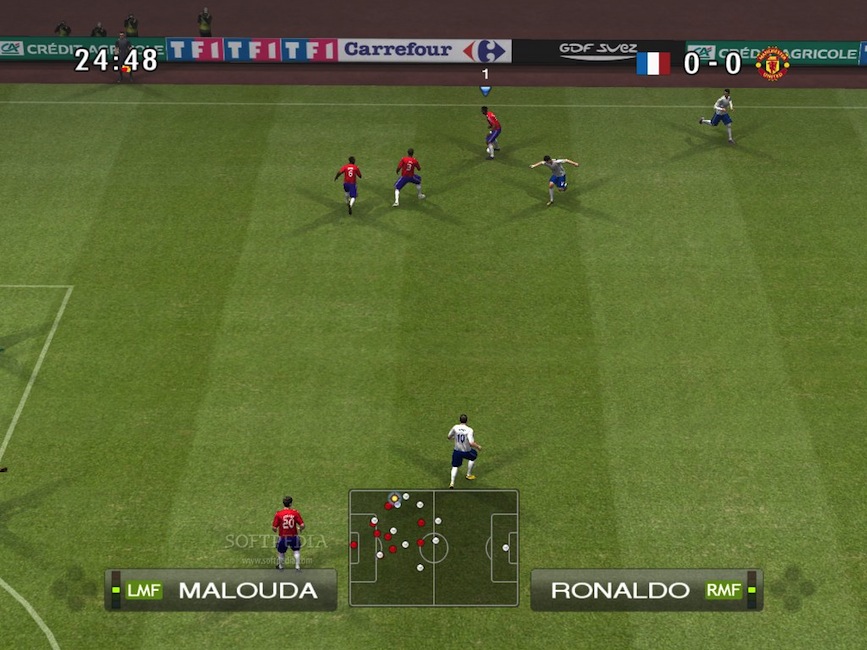Click the France flag icon

point(653,63)
